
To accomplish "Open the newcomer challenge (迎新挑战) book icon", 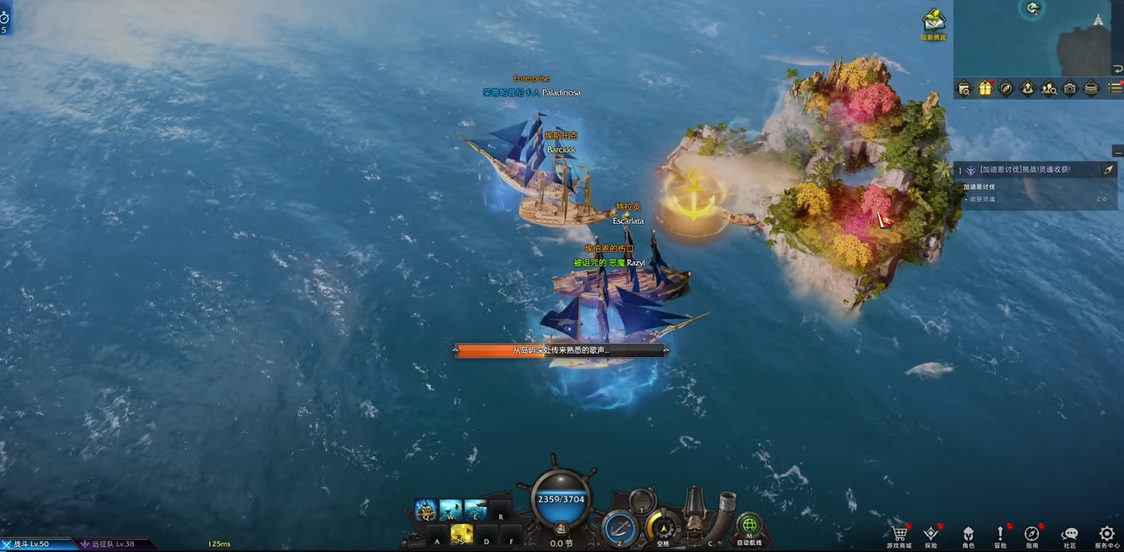I will 933,21.
